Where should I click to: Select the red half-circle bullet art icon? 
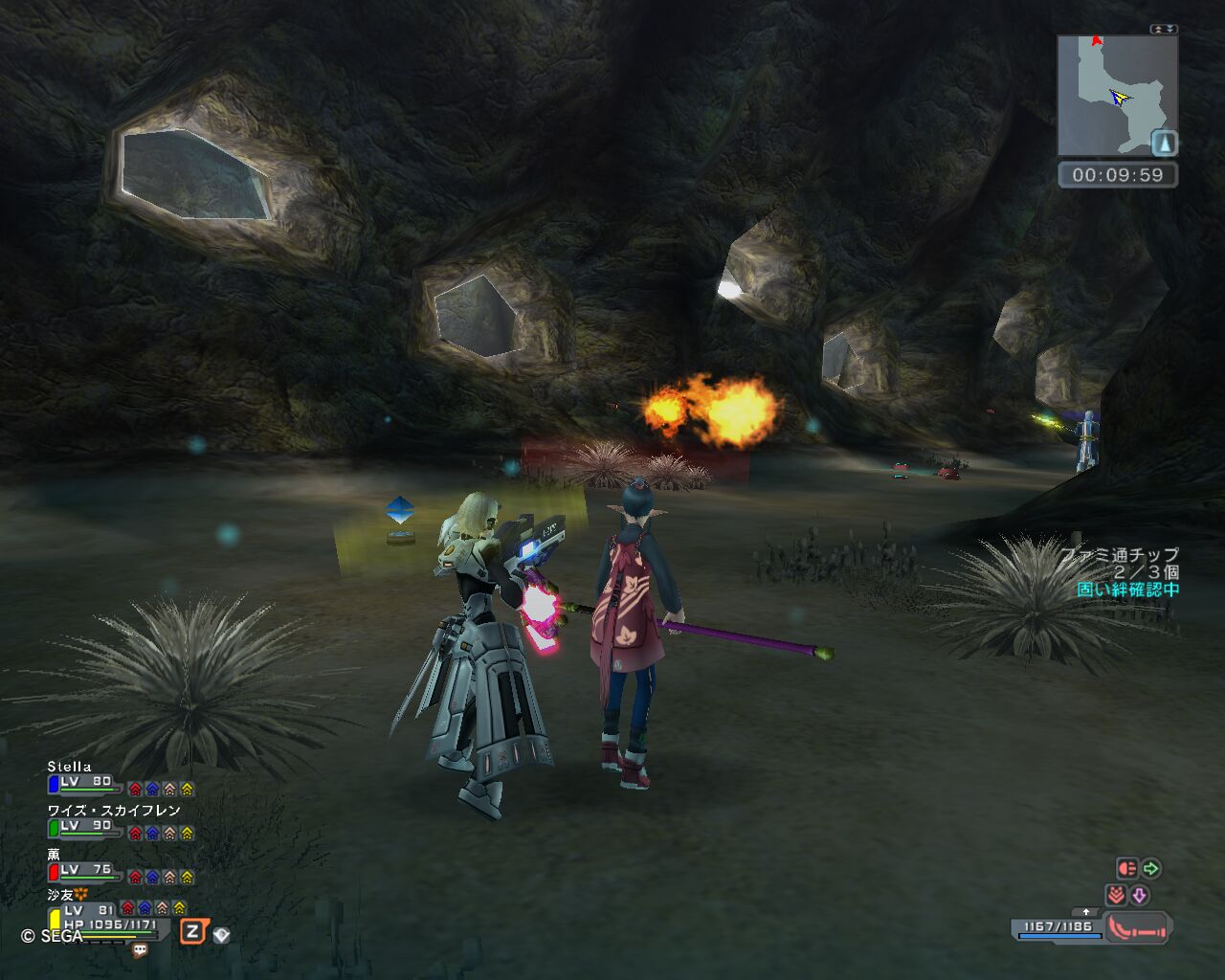(x=1126, y=869)
